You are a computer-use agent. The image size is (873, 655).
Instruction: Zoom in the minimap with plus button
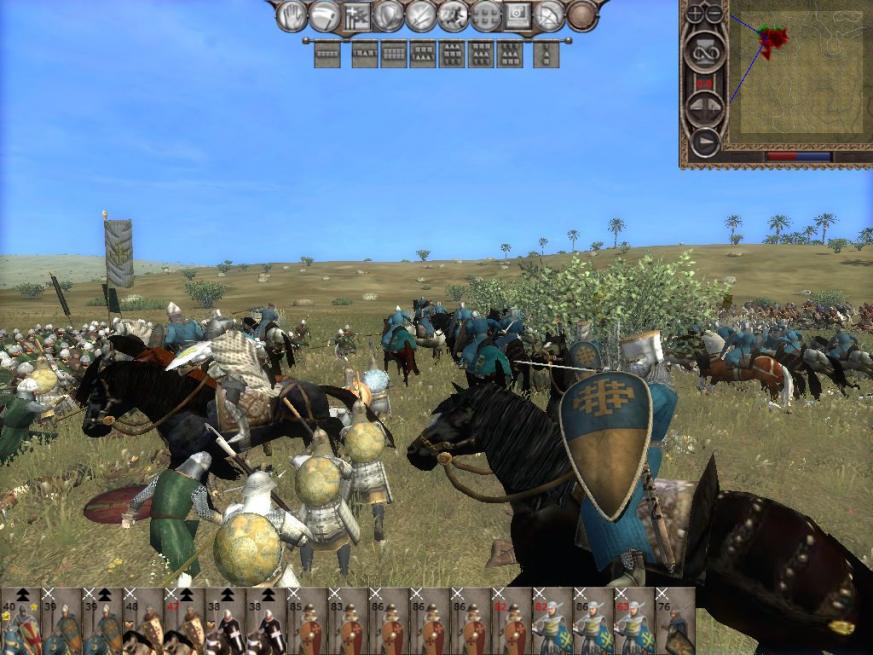click(694, 14)
